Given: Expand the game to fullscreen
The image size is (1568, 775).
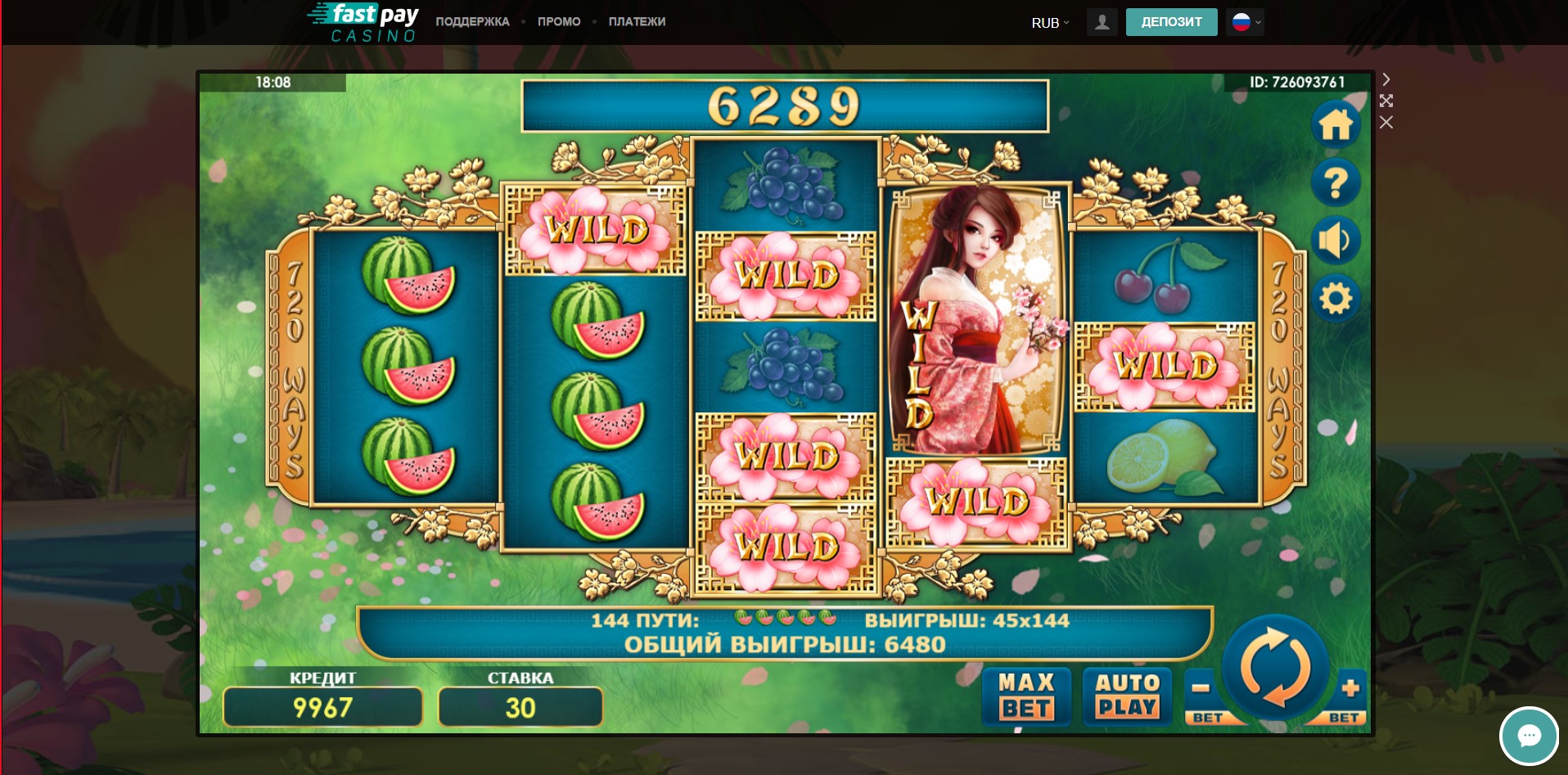Looking at the screenshot, I should (1386, 101).
